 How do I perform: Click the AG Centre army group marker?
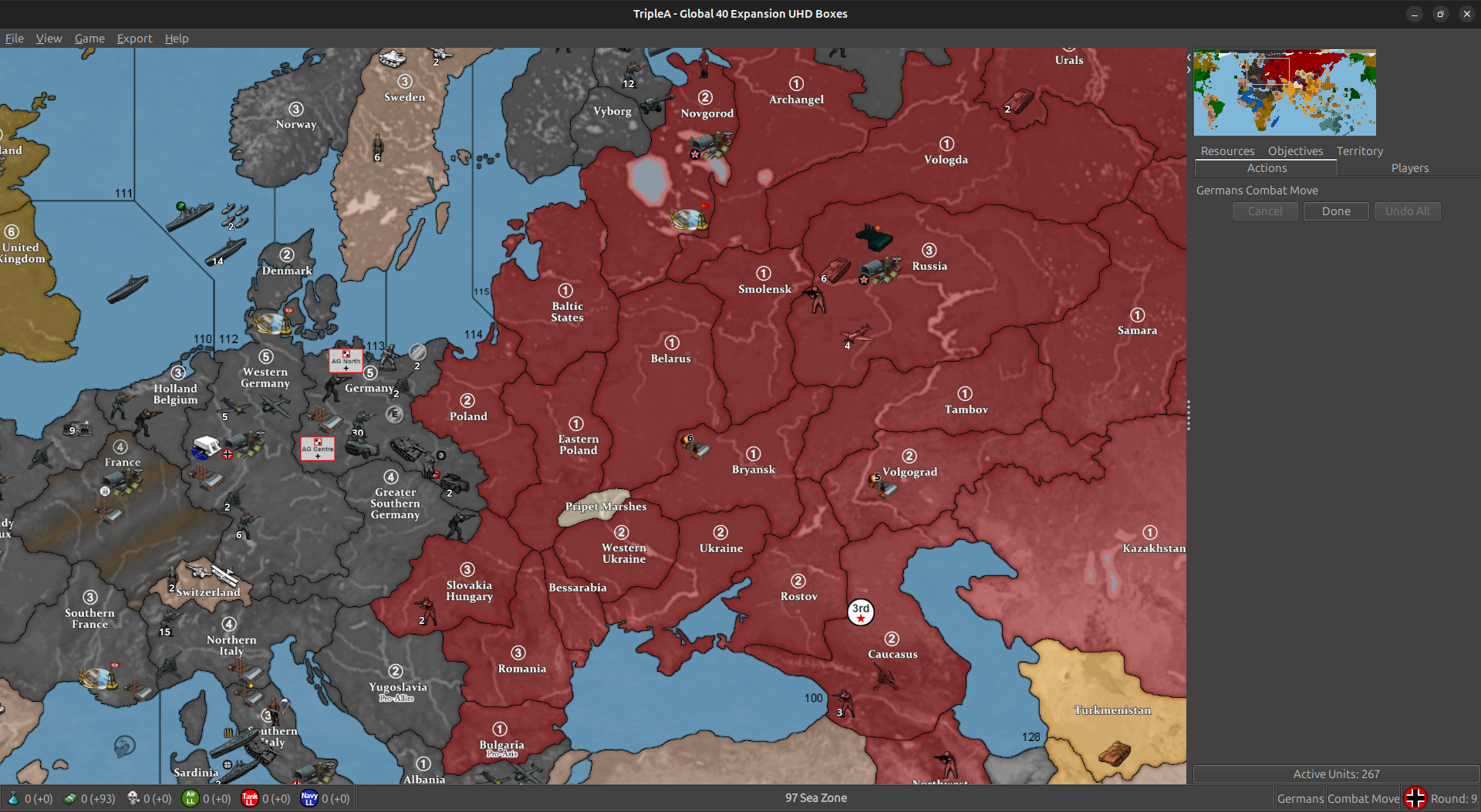point(316,449)
